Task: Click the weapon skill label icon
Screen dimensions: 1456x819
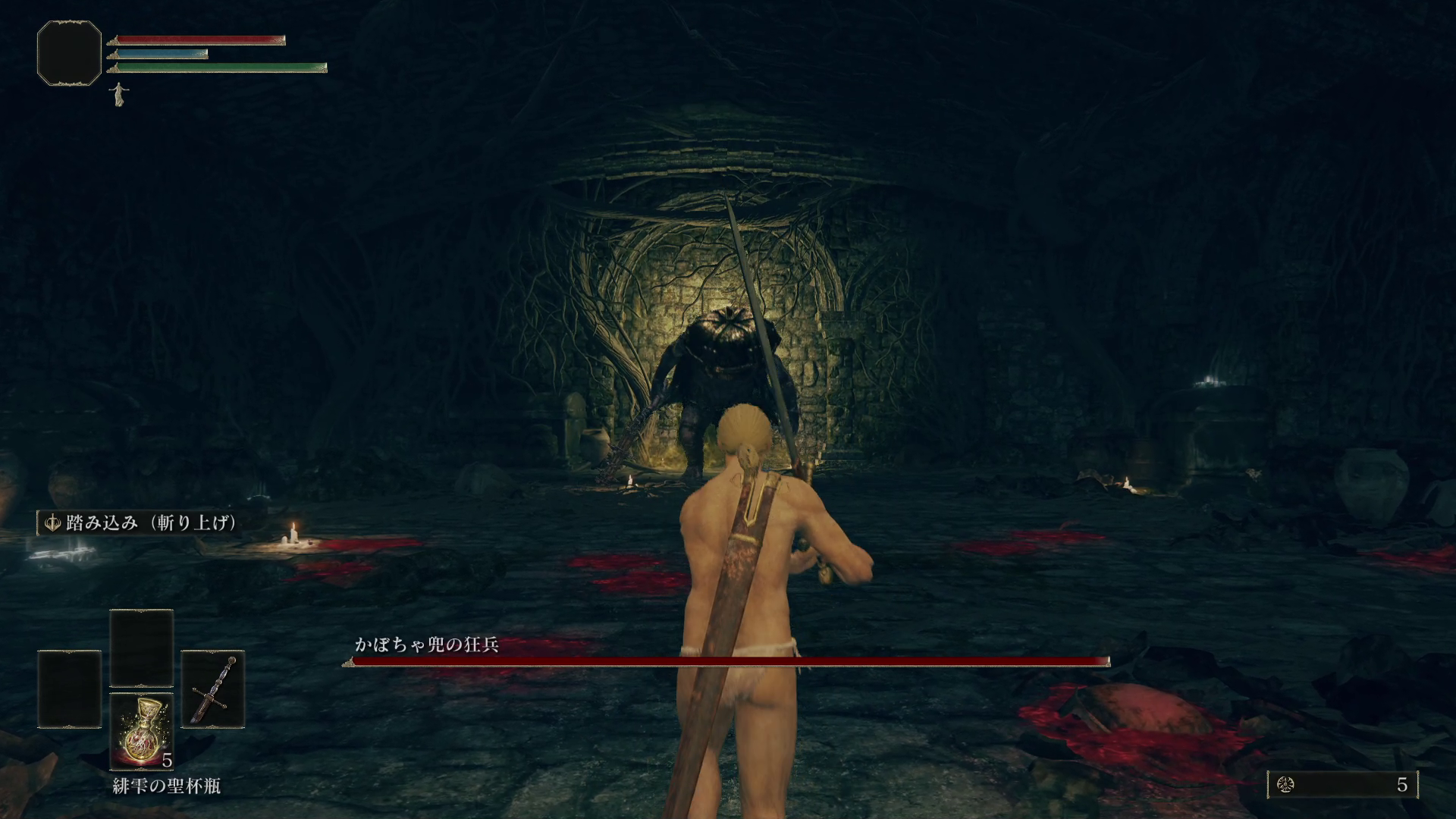Action: click(53, 523)
